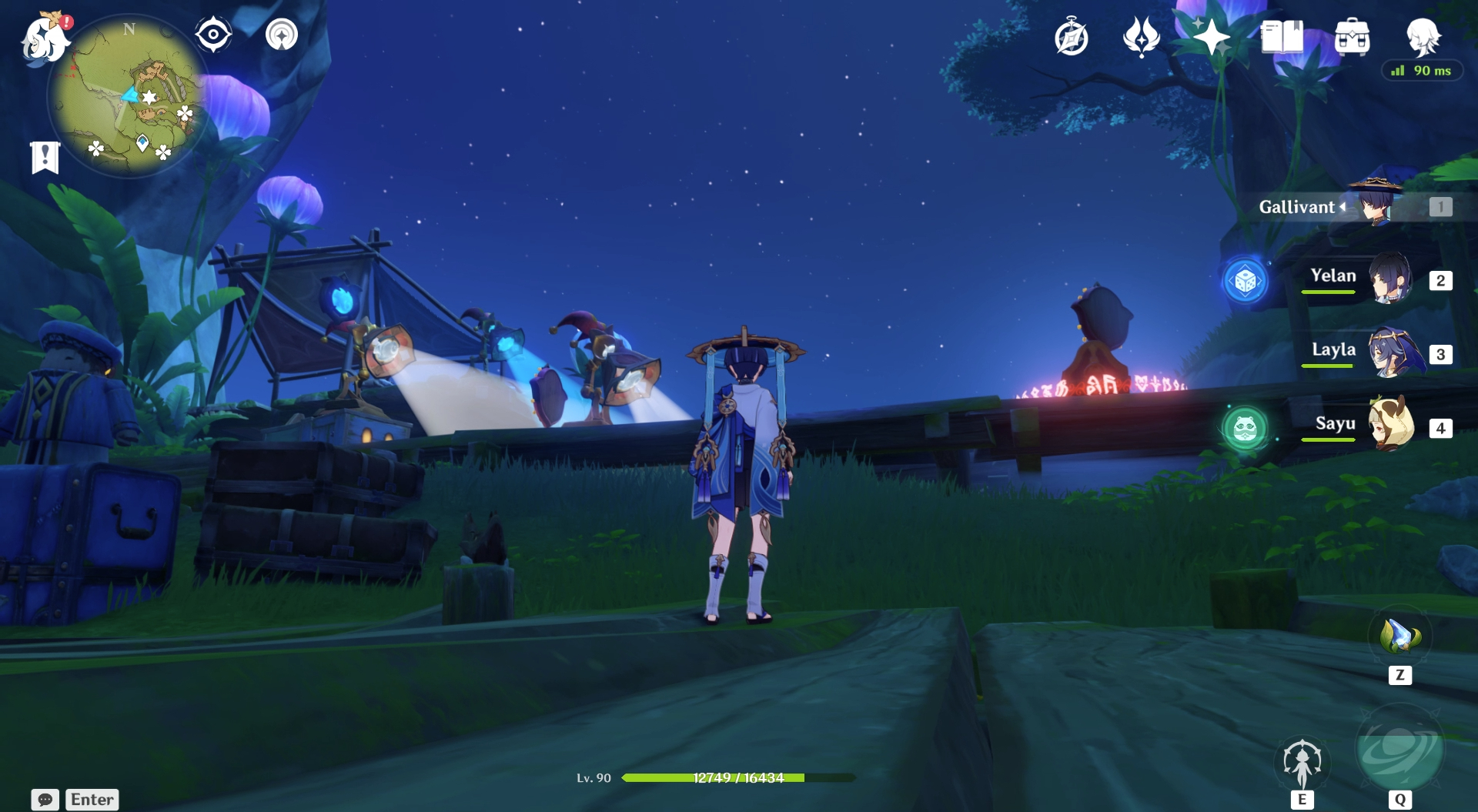Toggle the elemental sight eye icon

coord(213,35)
